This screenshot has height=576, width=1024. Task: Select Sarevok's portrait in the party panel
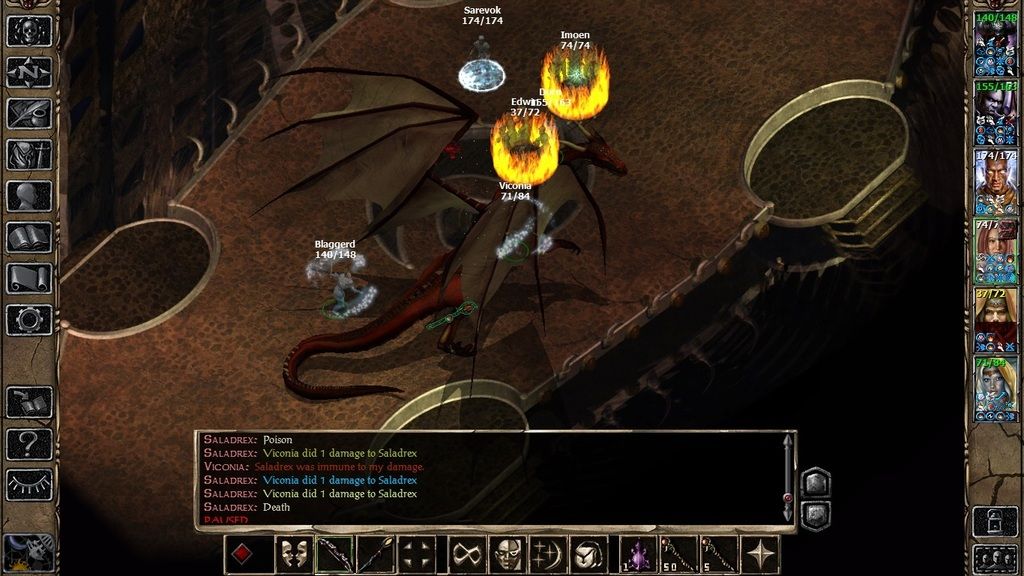995,183
